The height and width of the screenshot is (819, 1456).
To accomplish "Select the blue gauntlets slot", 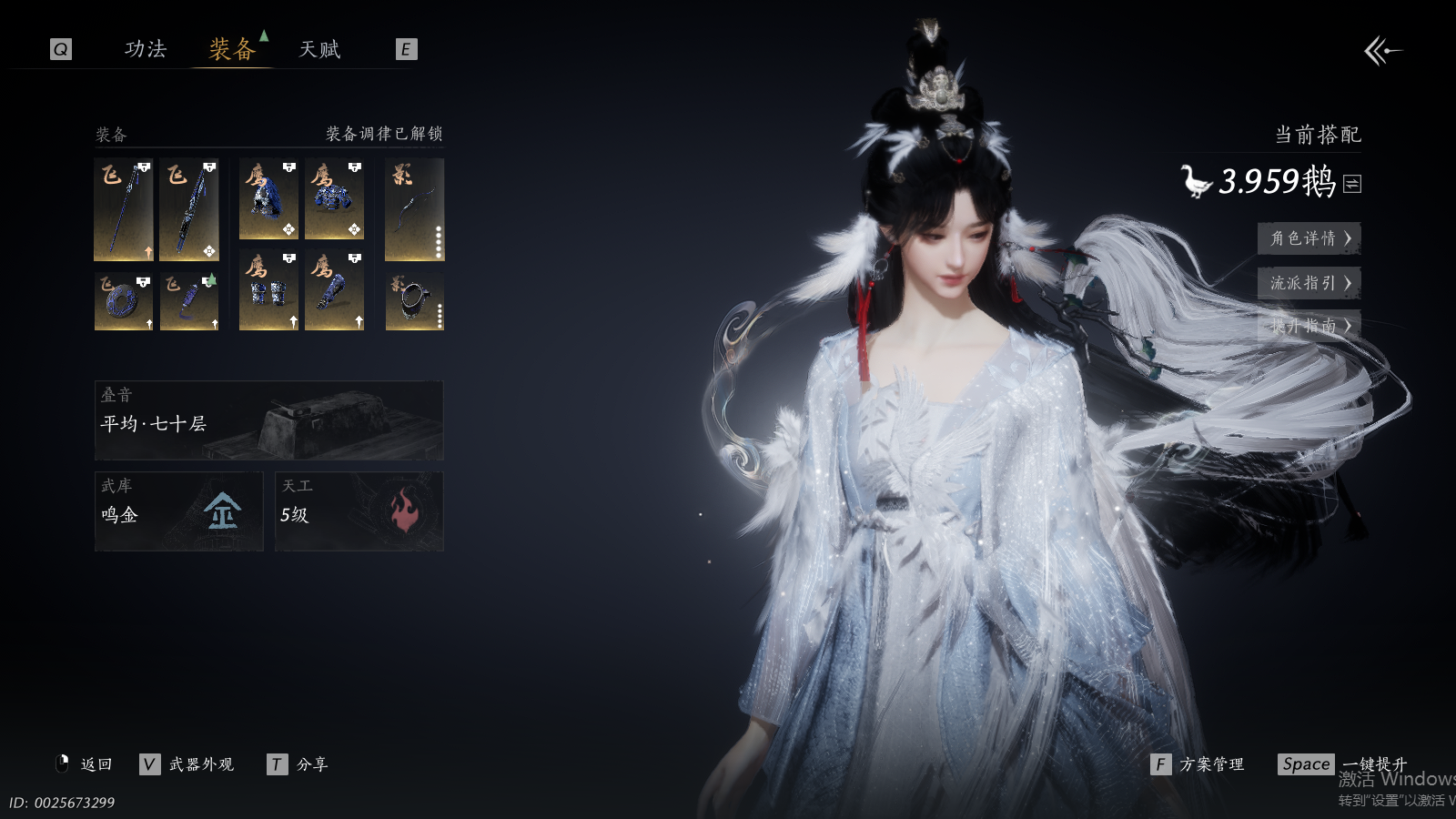I will [268, 291].
